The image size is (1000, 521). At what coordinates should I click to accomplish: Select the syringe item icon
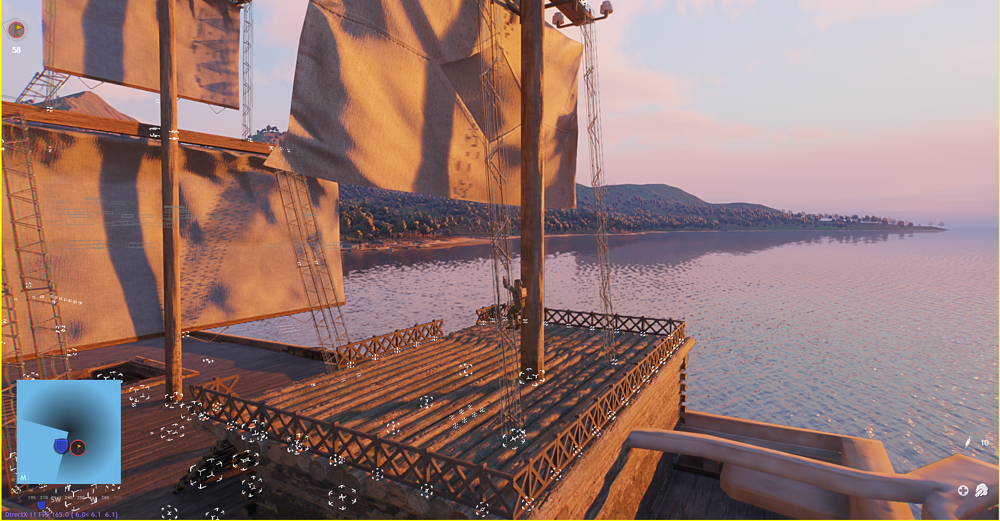point(968,442)
